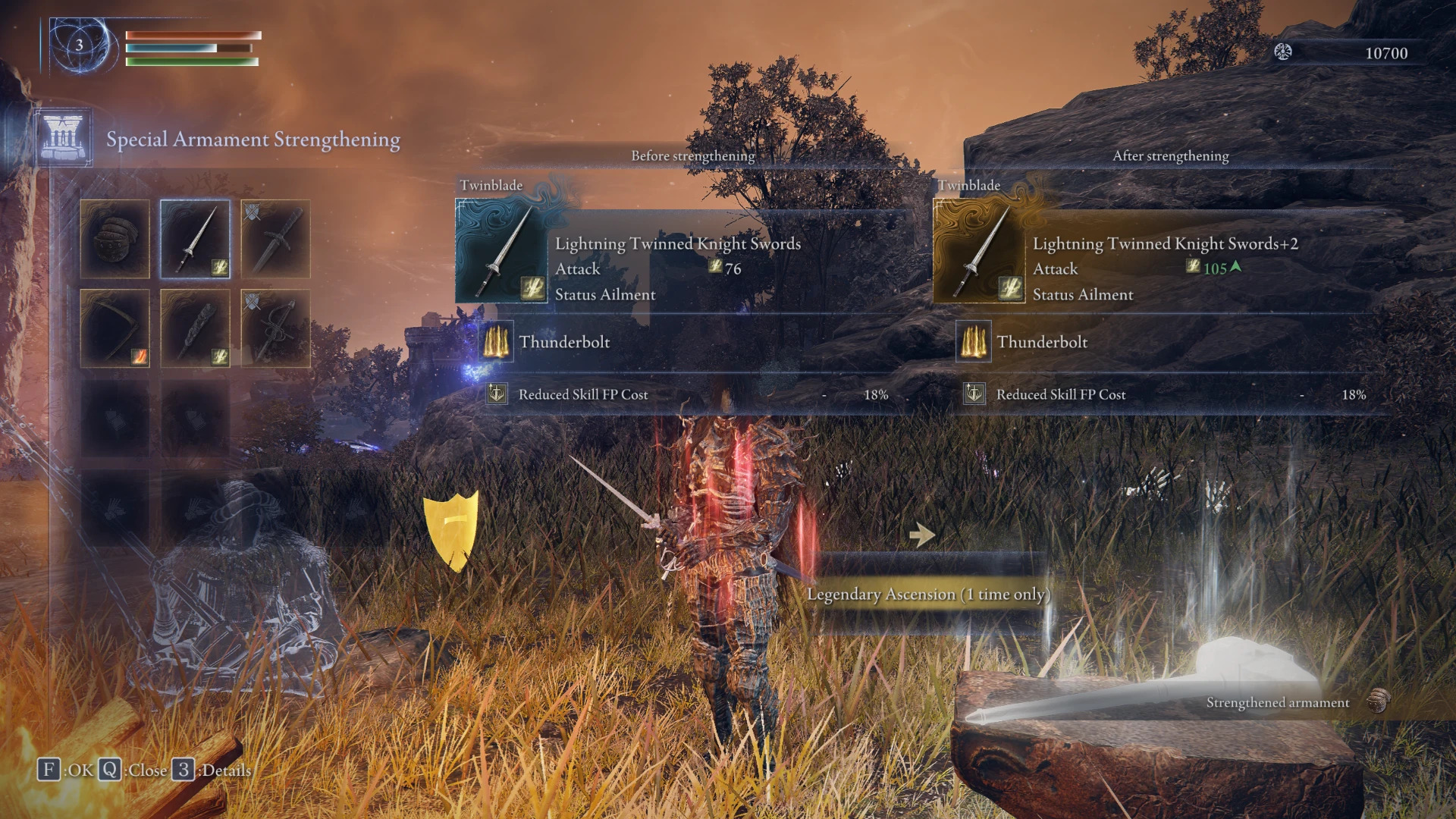Select the lightning-affinity spiked club slot
The image size is (1456, 819).
[x=195, y=328]
